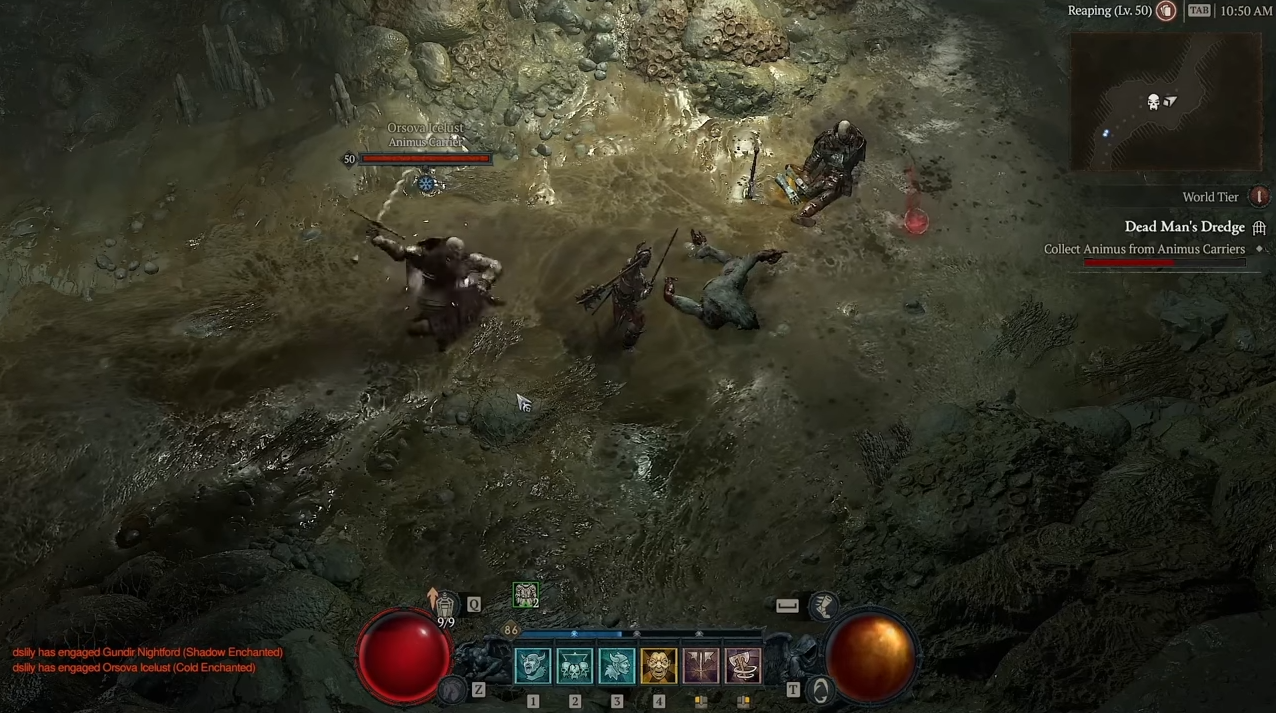Drink the healing potion

pyautogui.click(x=445, y=604)
